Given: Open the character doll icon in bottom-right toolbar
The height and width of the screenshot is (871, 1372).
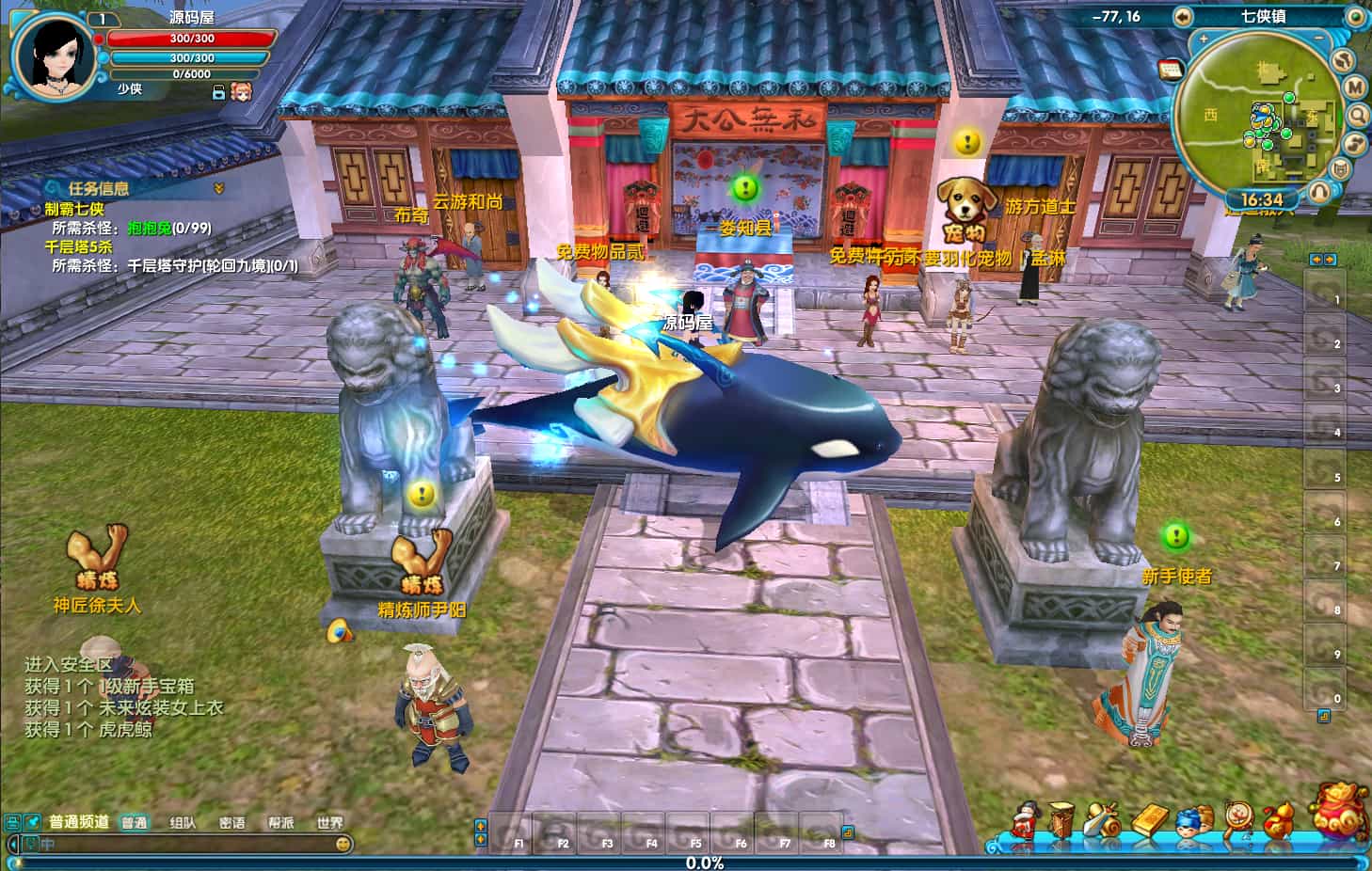Looking at the screenshot, I should (x=1026, y=818).
